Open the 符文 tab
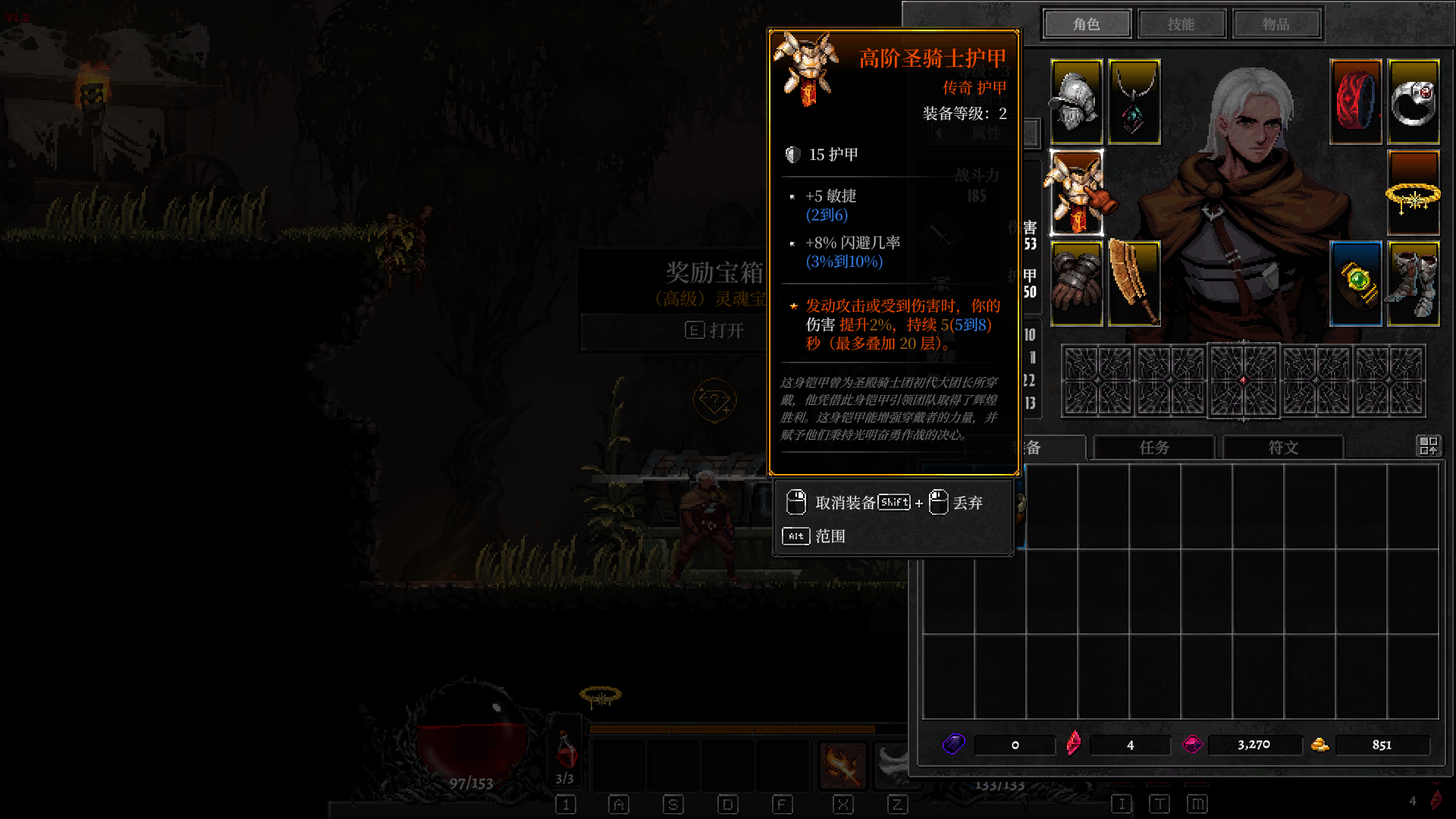Screen dimensions: 1456x819 (x=1283, y=448)
